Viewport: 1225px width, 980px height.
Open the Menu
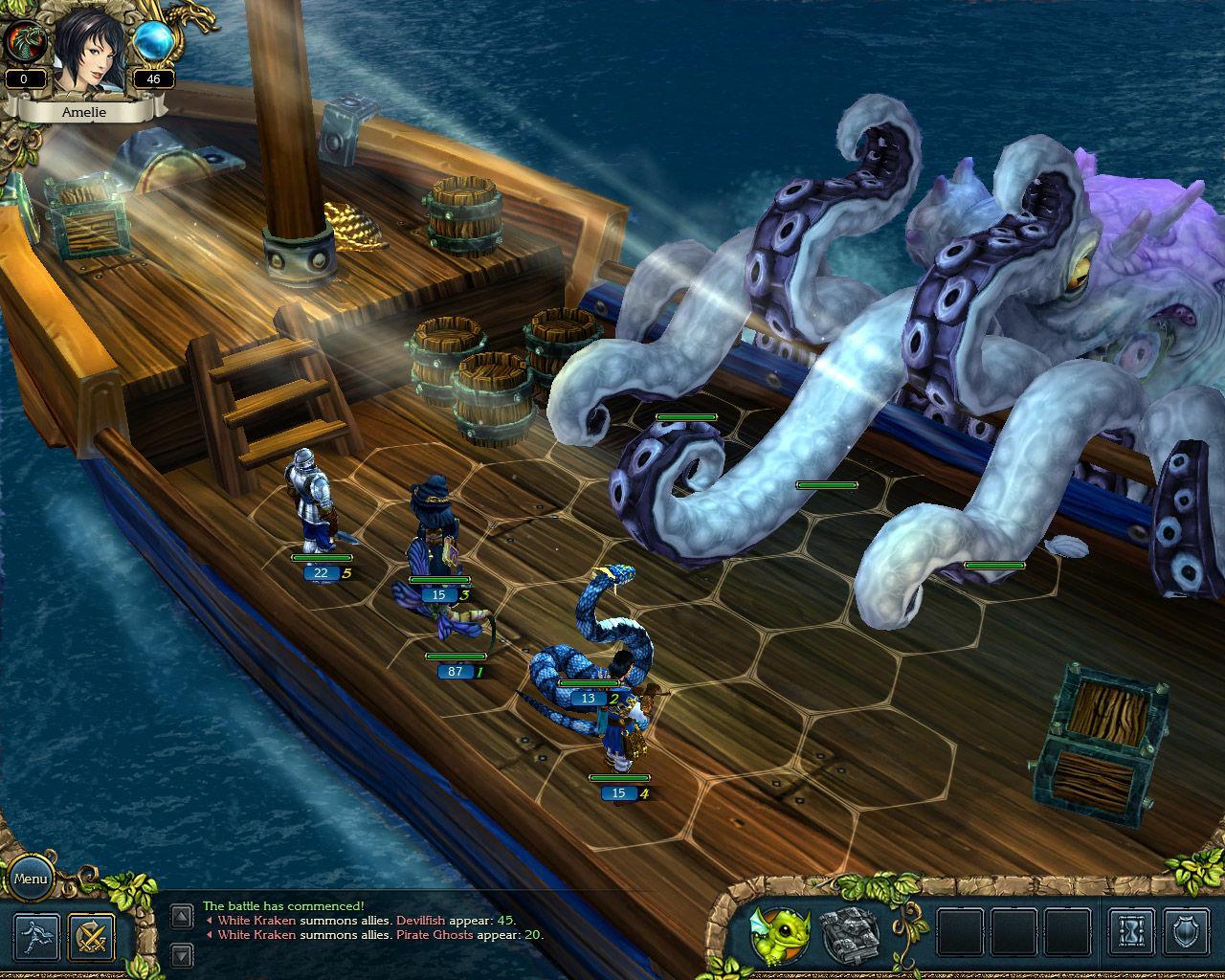tap(32, 877)
